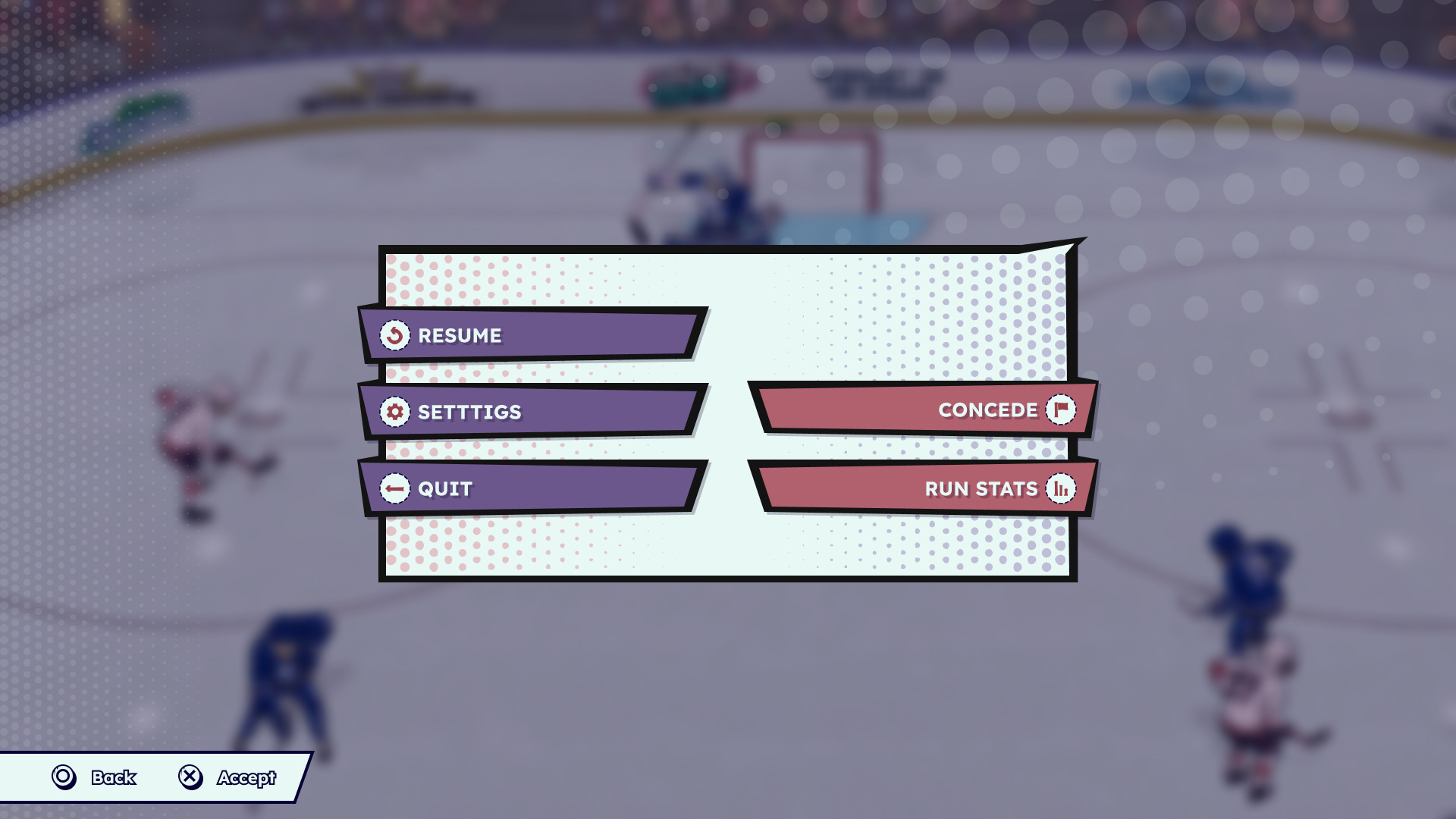1456x819 pixels.
Task: Resume the paused hockey match
Action: click(531, 335)
